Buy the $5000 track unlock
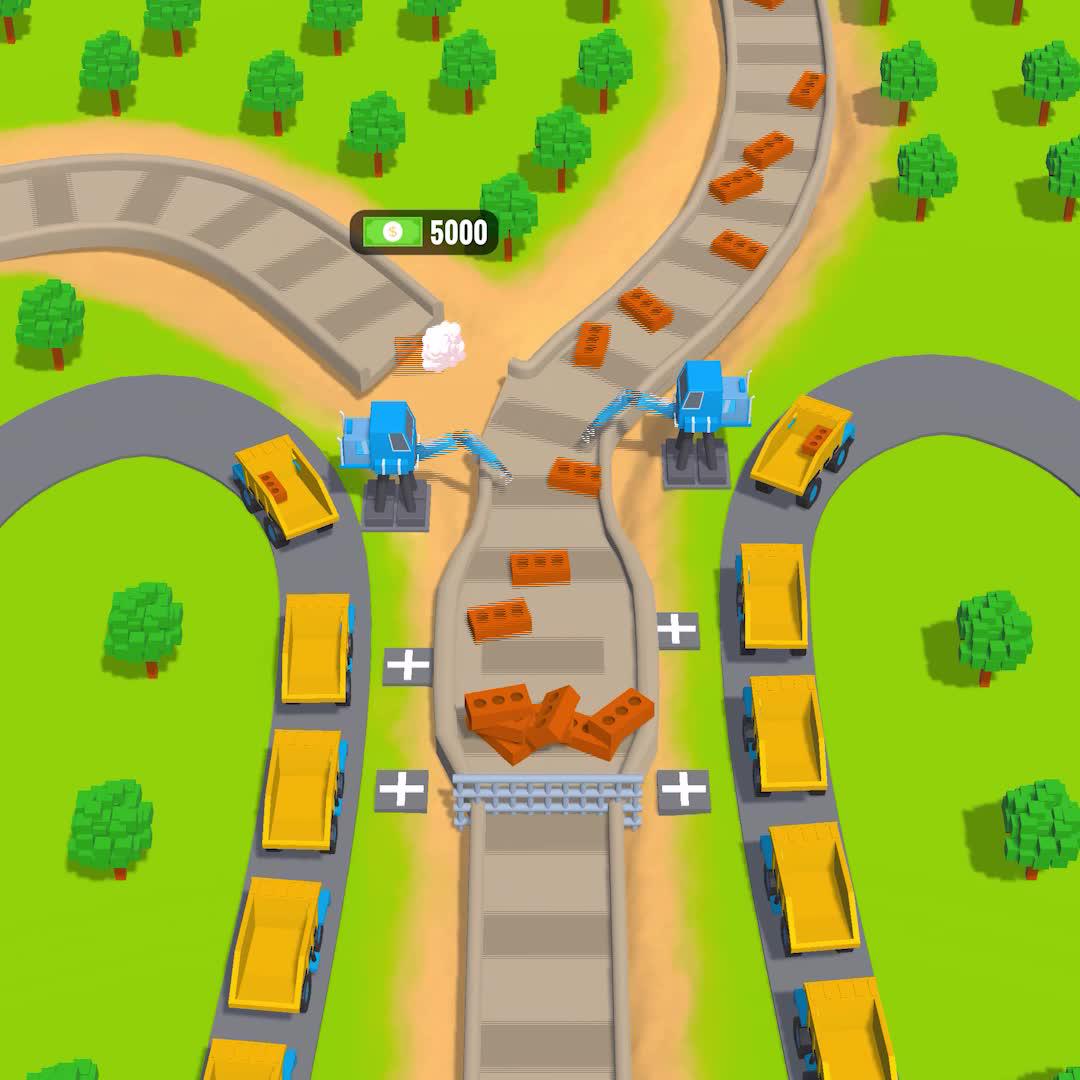Viewport: 1080px width, 1080px height. 424,233
